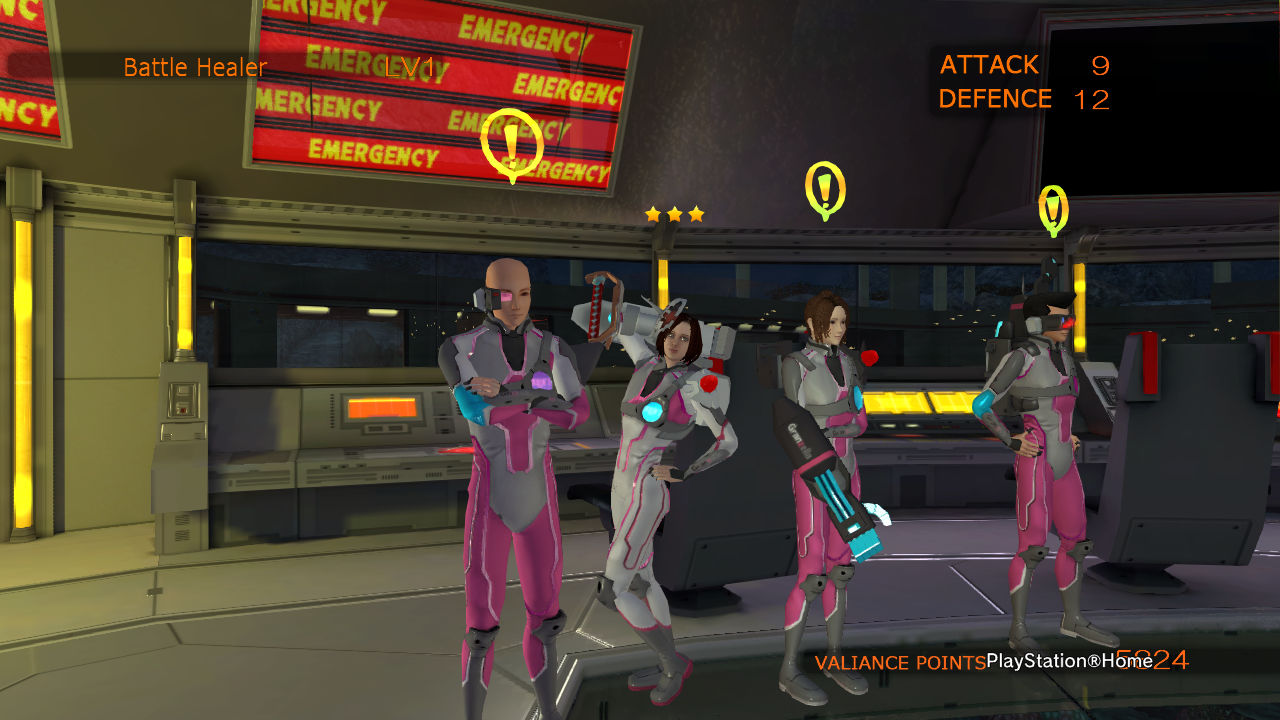Image resolution: width=1280 pixels, height=720 pixels.
Task: Click the exclamation marker above the cannon-carrying woman
Action: (x=825, y=189)
